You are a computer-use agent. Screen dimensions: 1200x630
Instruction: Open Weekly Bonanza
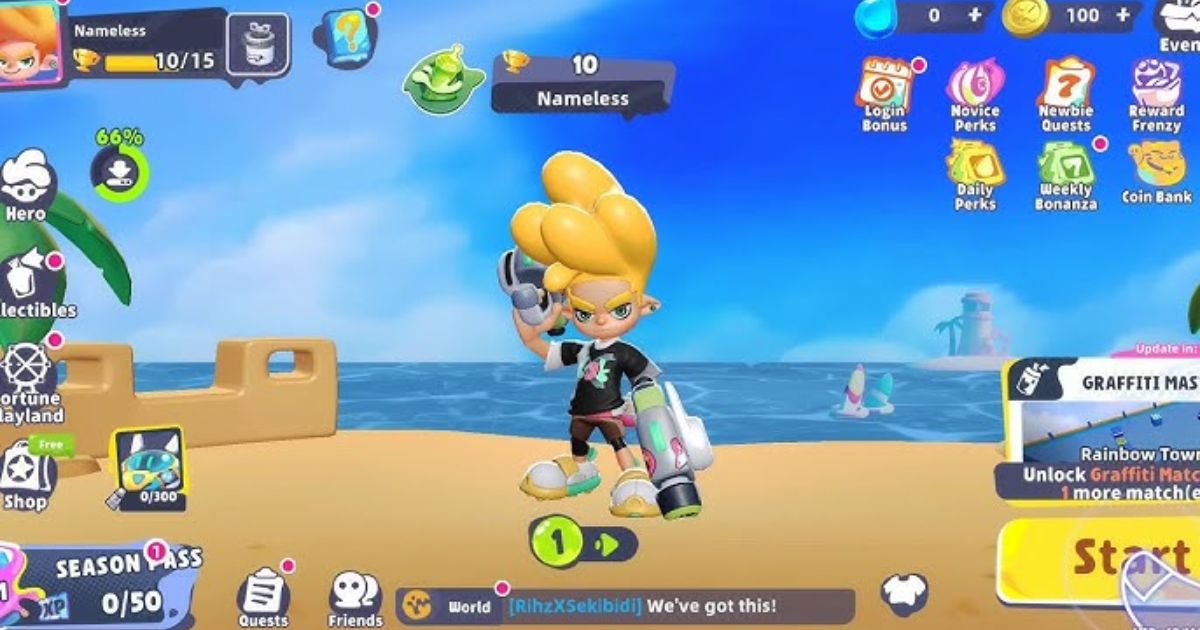[1067, 173]
